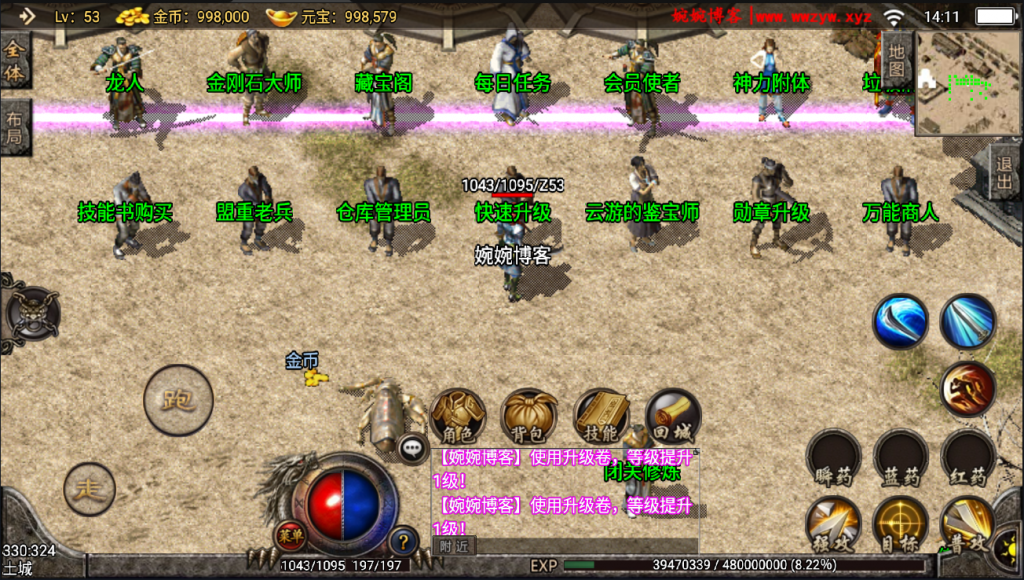Viewport: 1024px width, 580px height.
Task: Use the 回城 return-to-town scroll
Action: coord(673,416)
